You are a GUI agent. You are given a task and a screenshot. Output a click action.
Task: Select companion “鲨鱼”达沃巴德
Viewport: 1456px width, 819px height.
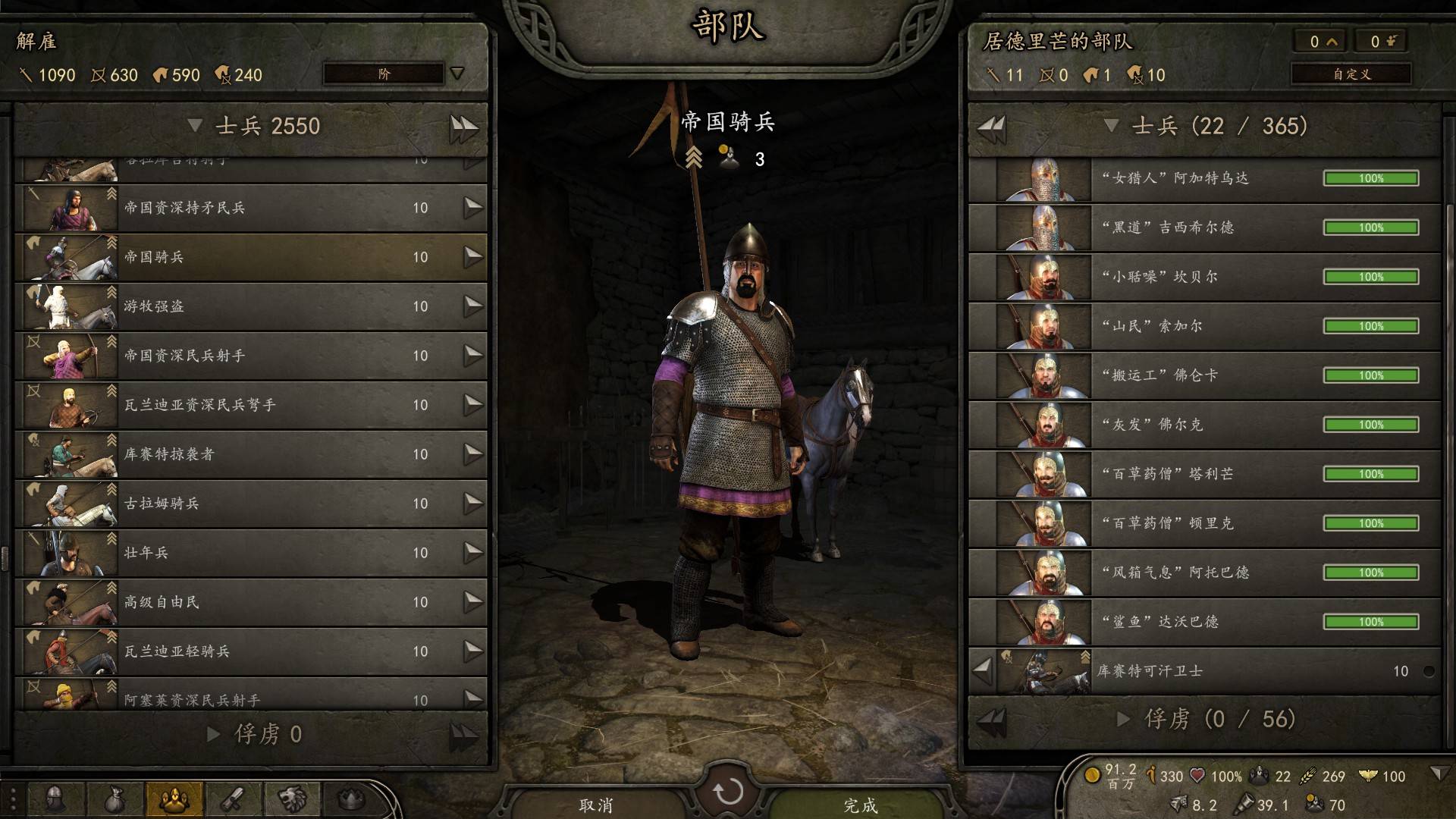pos(1206,622)
